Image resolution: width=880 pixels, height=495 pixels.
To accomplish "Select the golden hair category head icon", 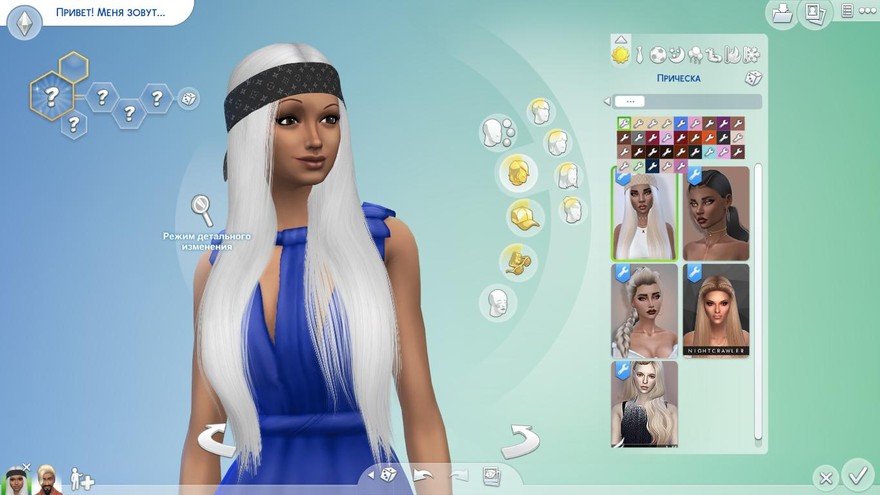I will coord(518,171).
